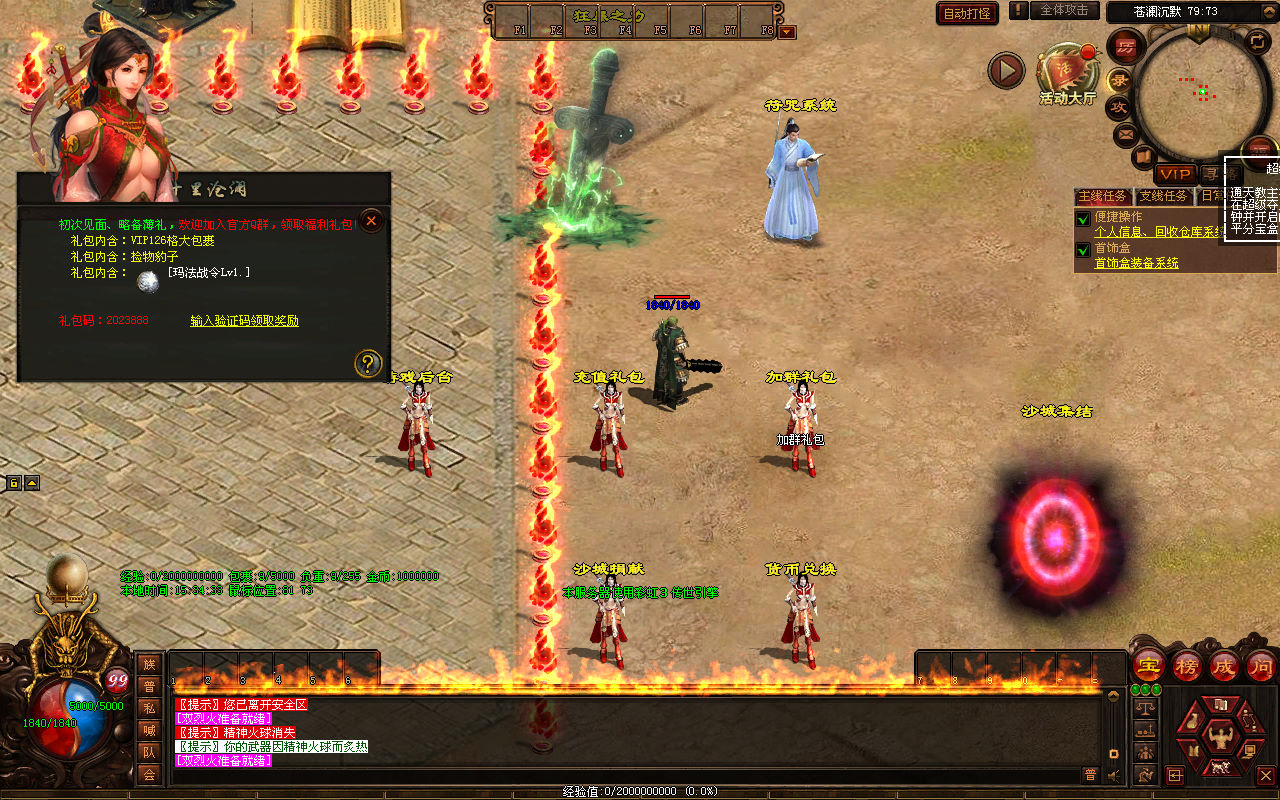The image size is (1280, 800).
Task: Open the mail envelope icon by minimap
Action: point(1127,133)
